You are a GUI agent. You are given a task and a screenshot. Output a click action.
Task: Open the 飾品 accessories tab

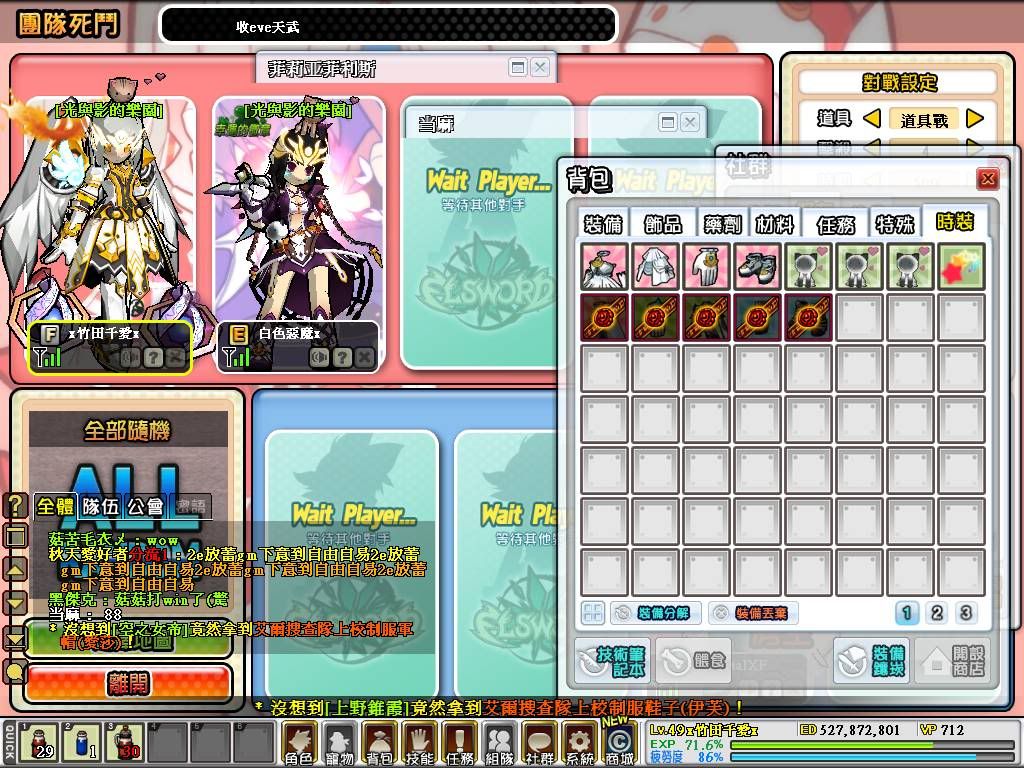tap(663, 224)
